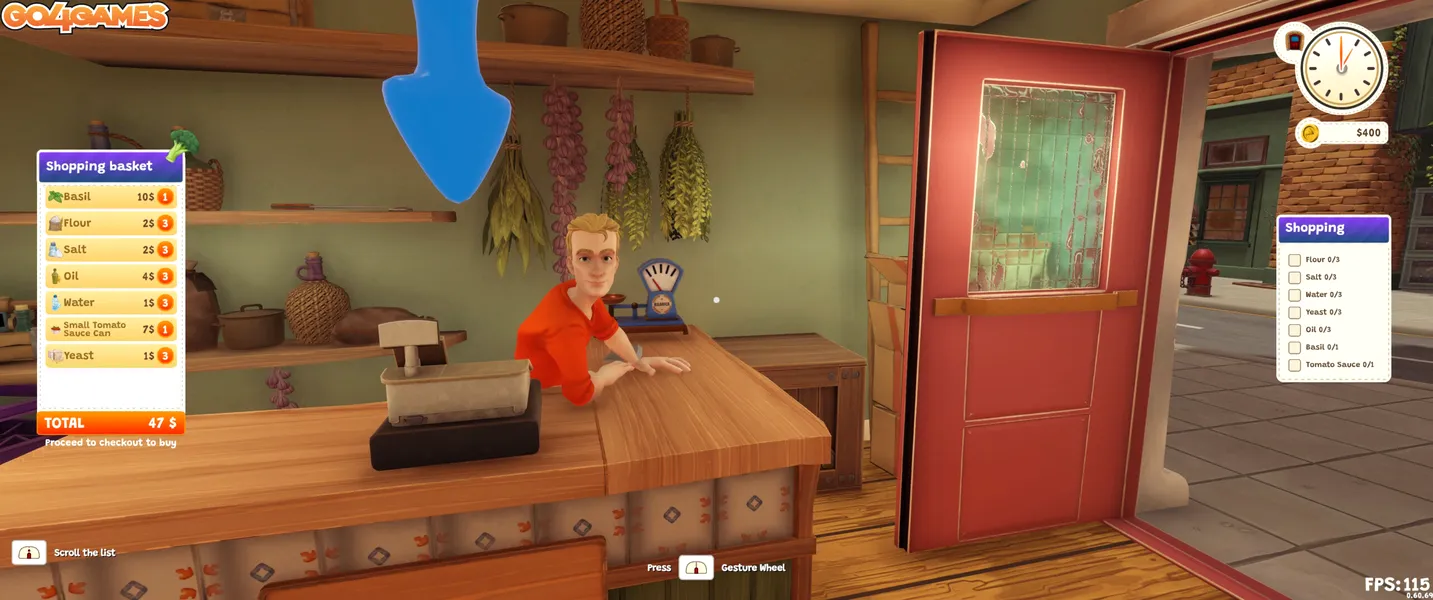This screenshot has width=1433, height=600.
Task: Tick the Oil 0/3 checklist box
Action: tap(1295, 330)
